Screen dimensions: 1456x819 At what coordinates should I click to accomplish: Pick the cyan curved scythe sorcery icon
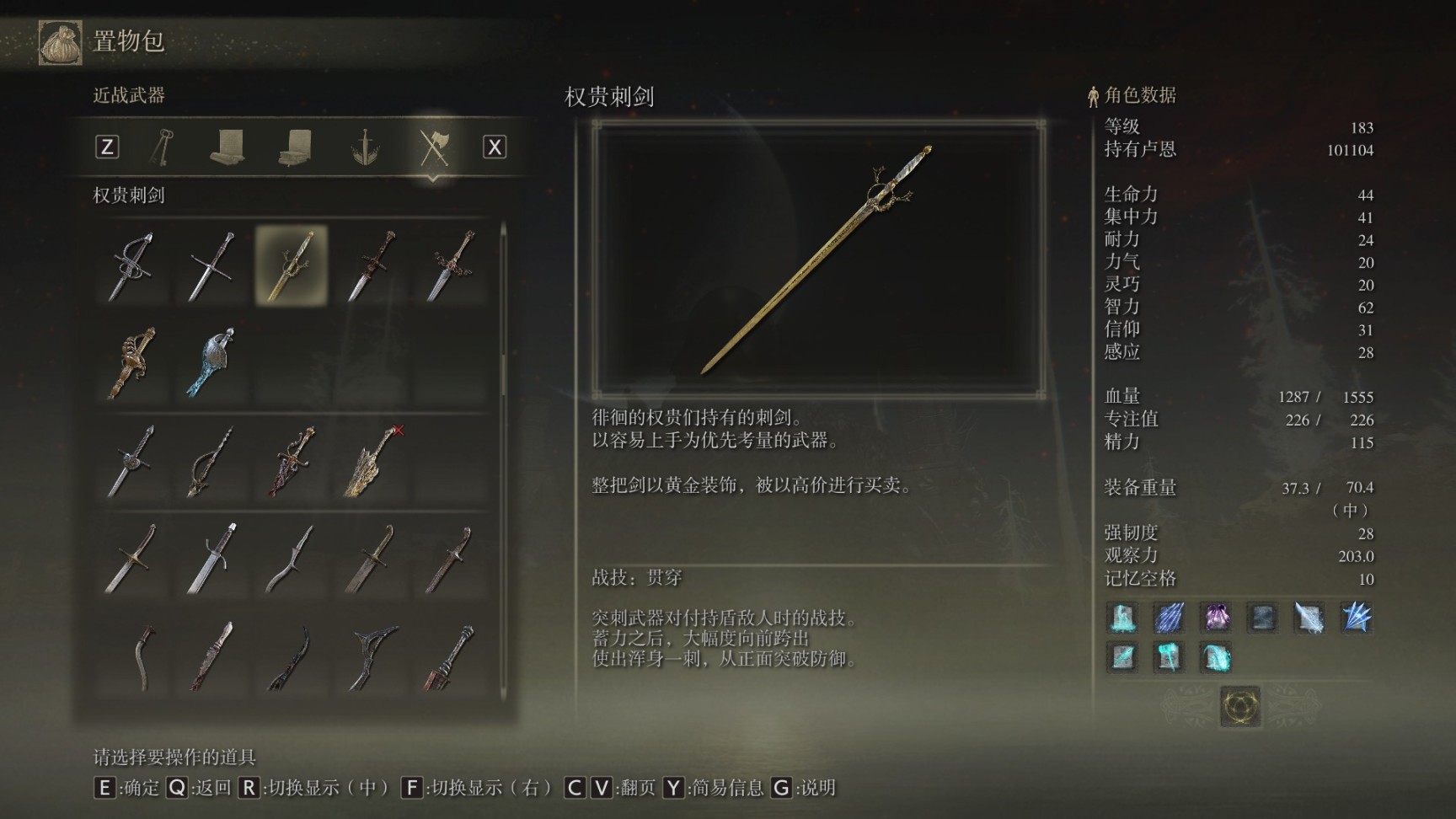(x=1216, y=656)
